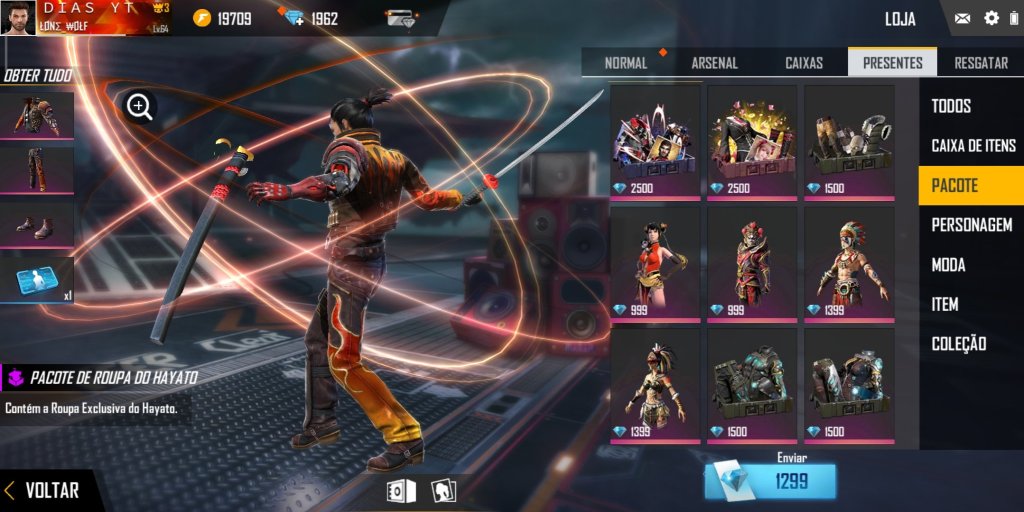Screen dimensions: 1024x512
Task: Send the gift for 1299 diamonds
Action: [769, 482]
